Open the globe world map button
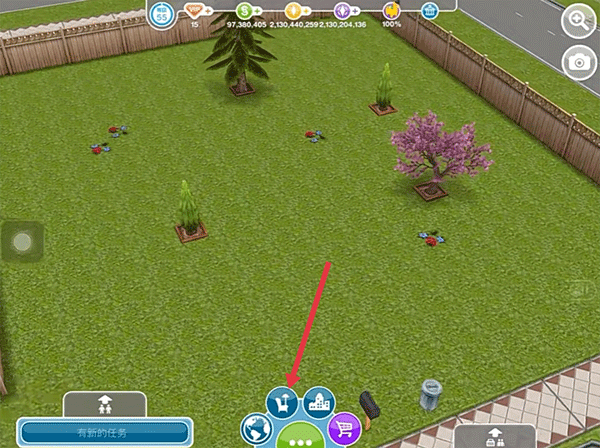 pyautogui.click(x=257, y=431)
